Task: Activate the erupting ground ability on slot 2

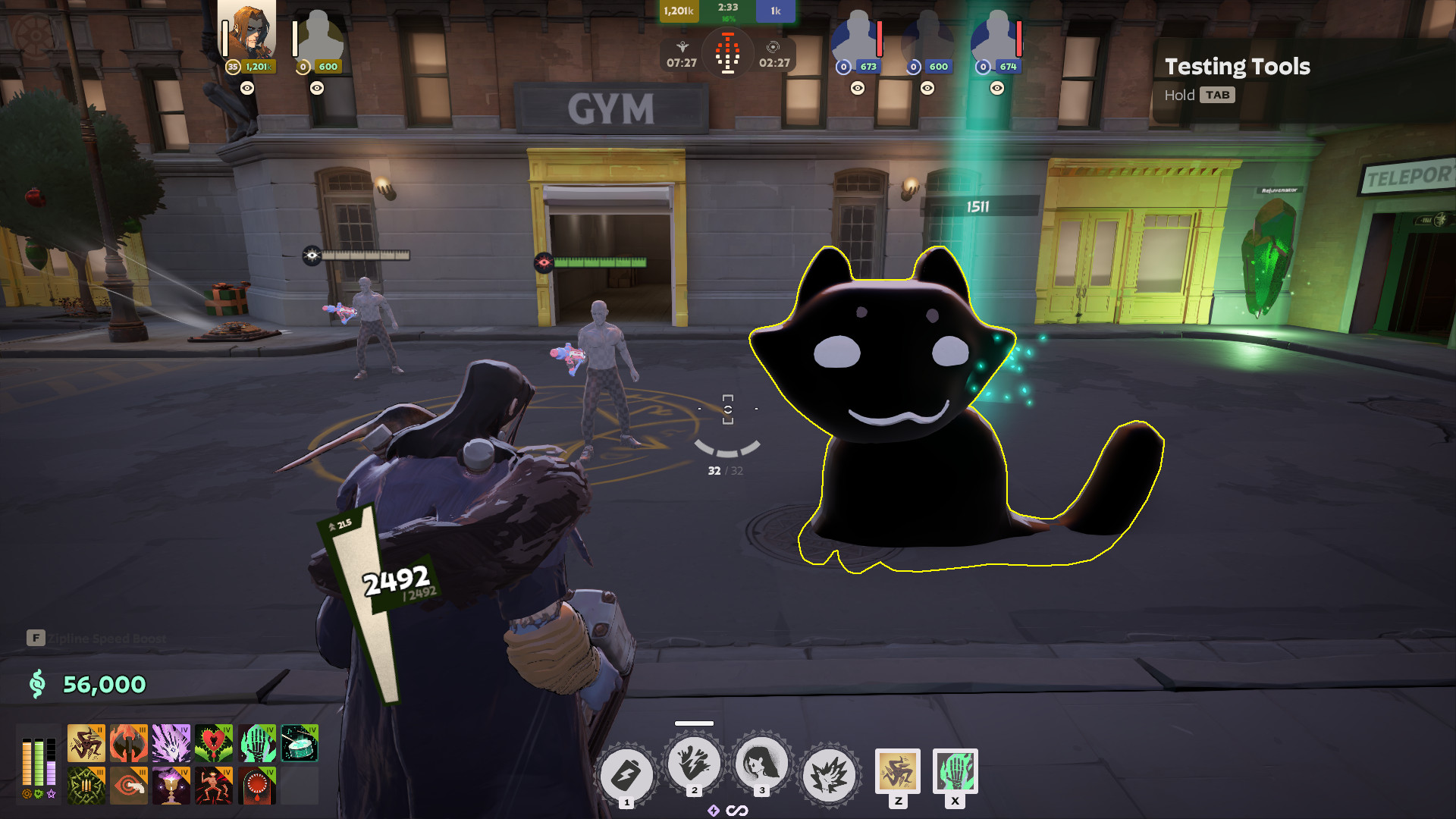Action: [694, 763]
